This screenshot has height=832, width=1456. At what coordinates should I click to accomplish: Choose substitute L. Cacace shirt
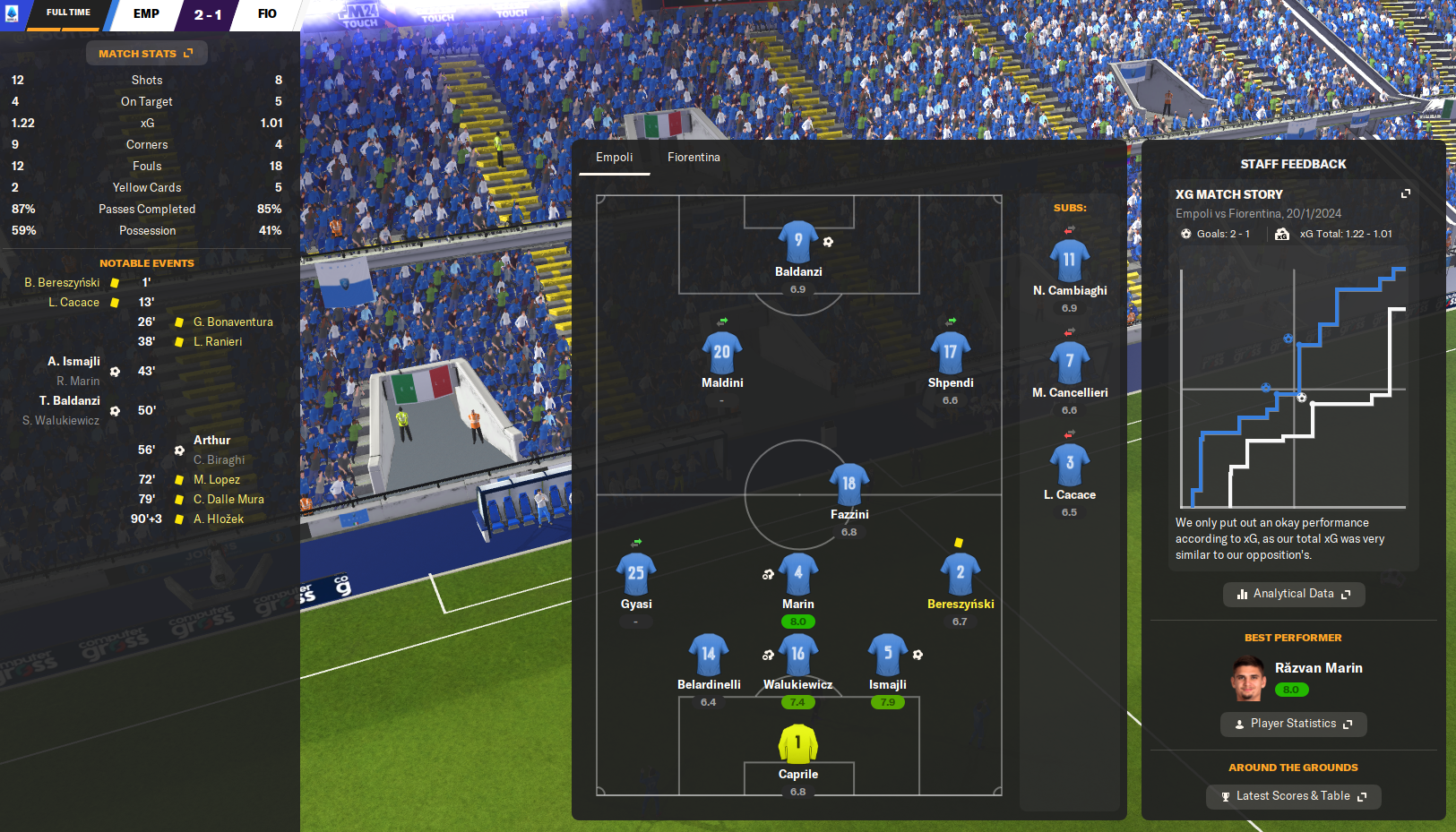1069,465
